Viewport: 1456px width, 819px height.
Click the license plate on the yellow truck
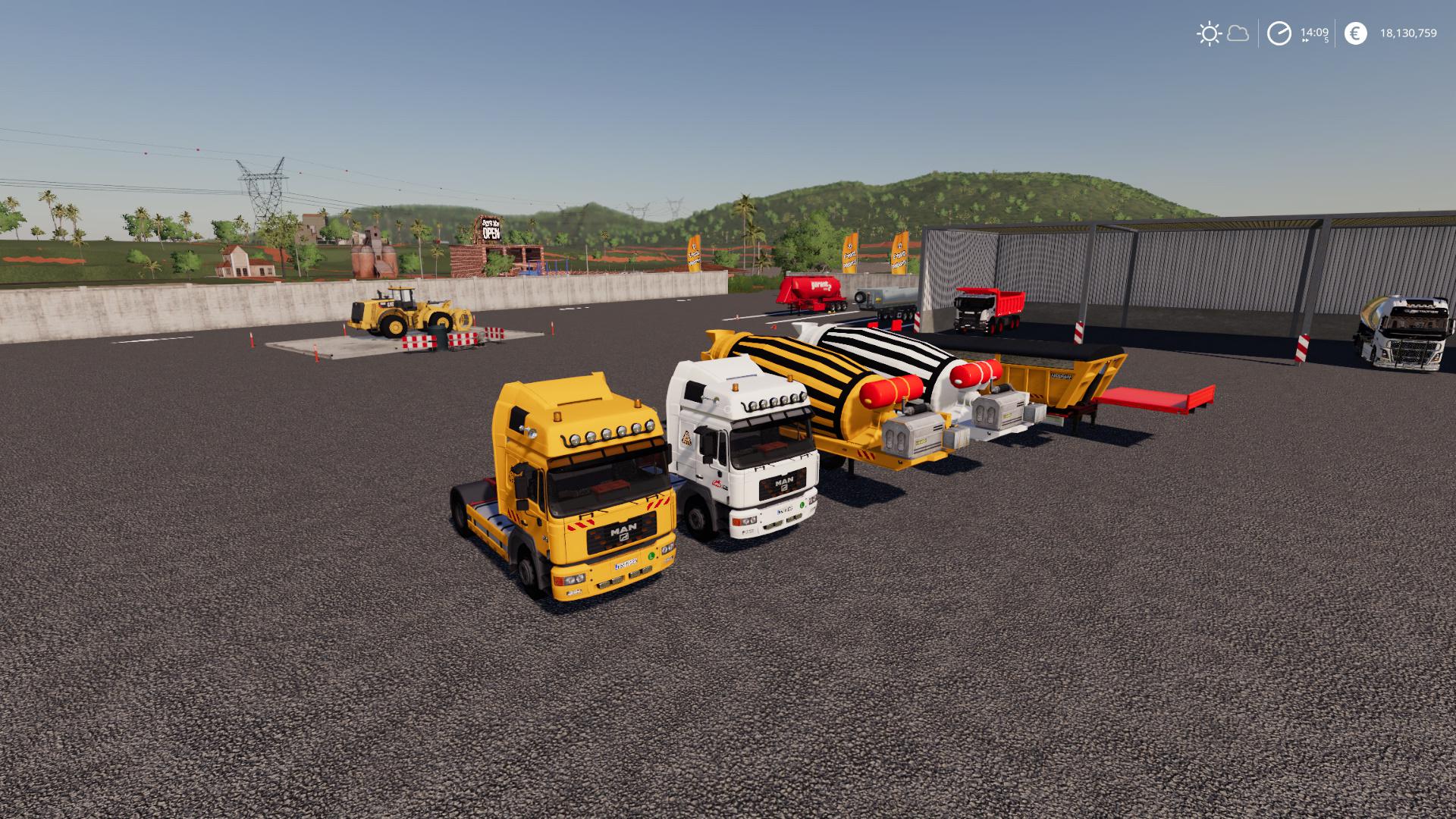(x=626, y=565)
